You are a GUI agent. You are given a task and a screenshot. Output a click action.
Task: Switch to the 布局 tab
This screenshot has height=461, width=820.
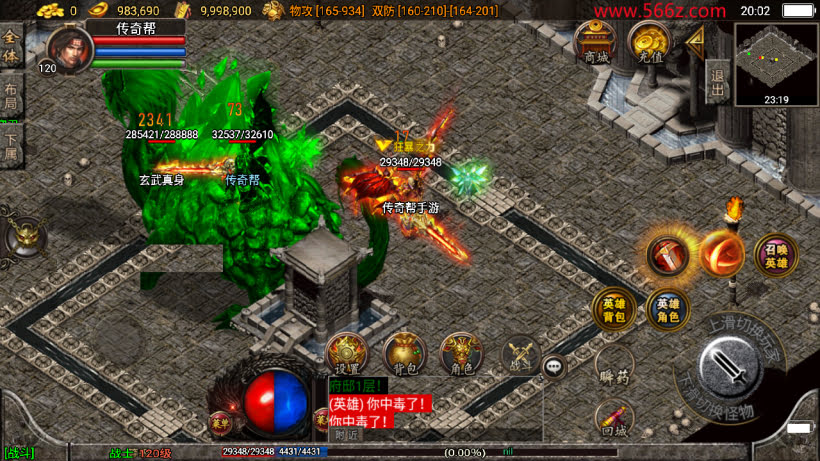coord(11,94)
